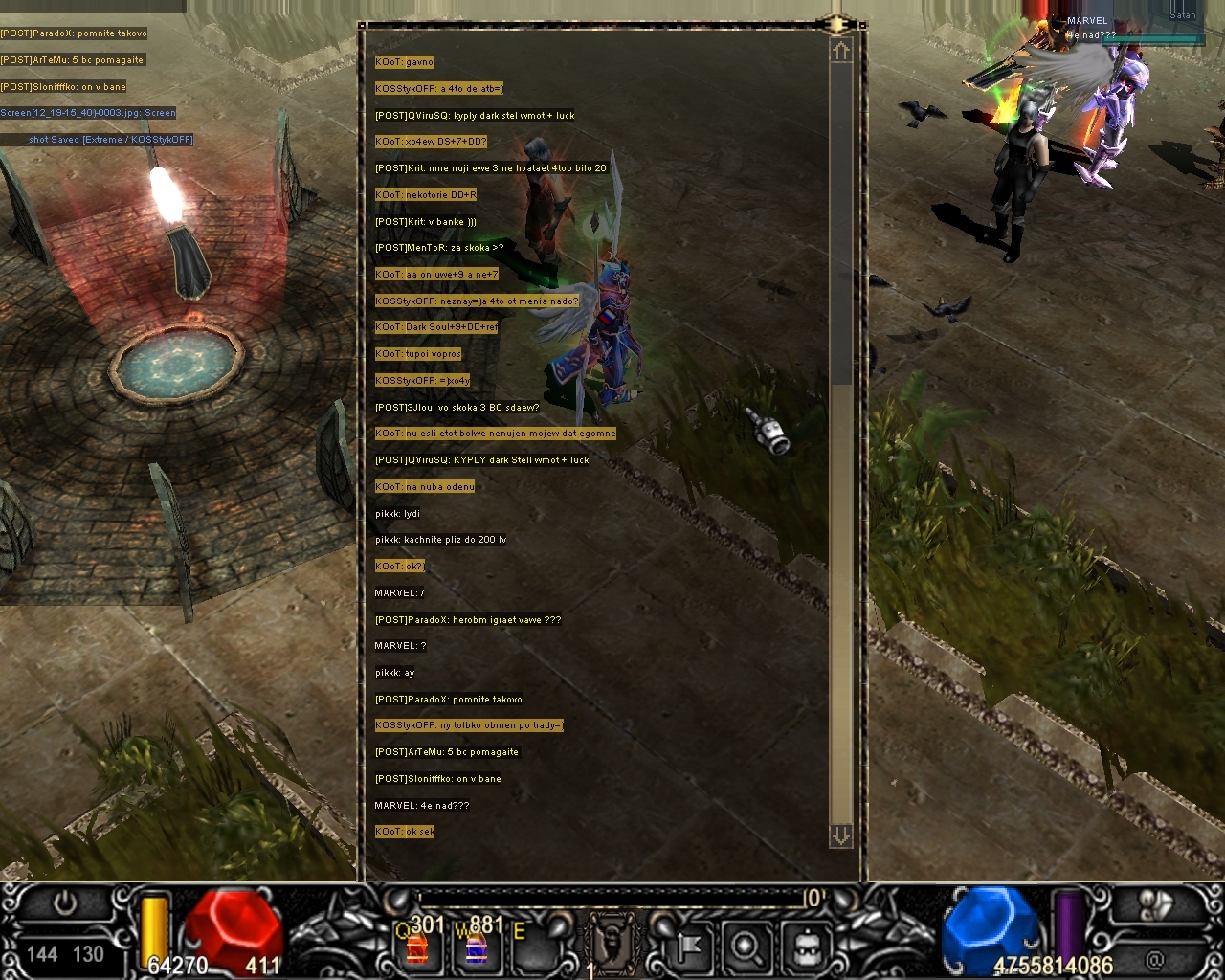Open the backpack inventory button

click(x=805, y=947)
